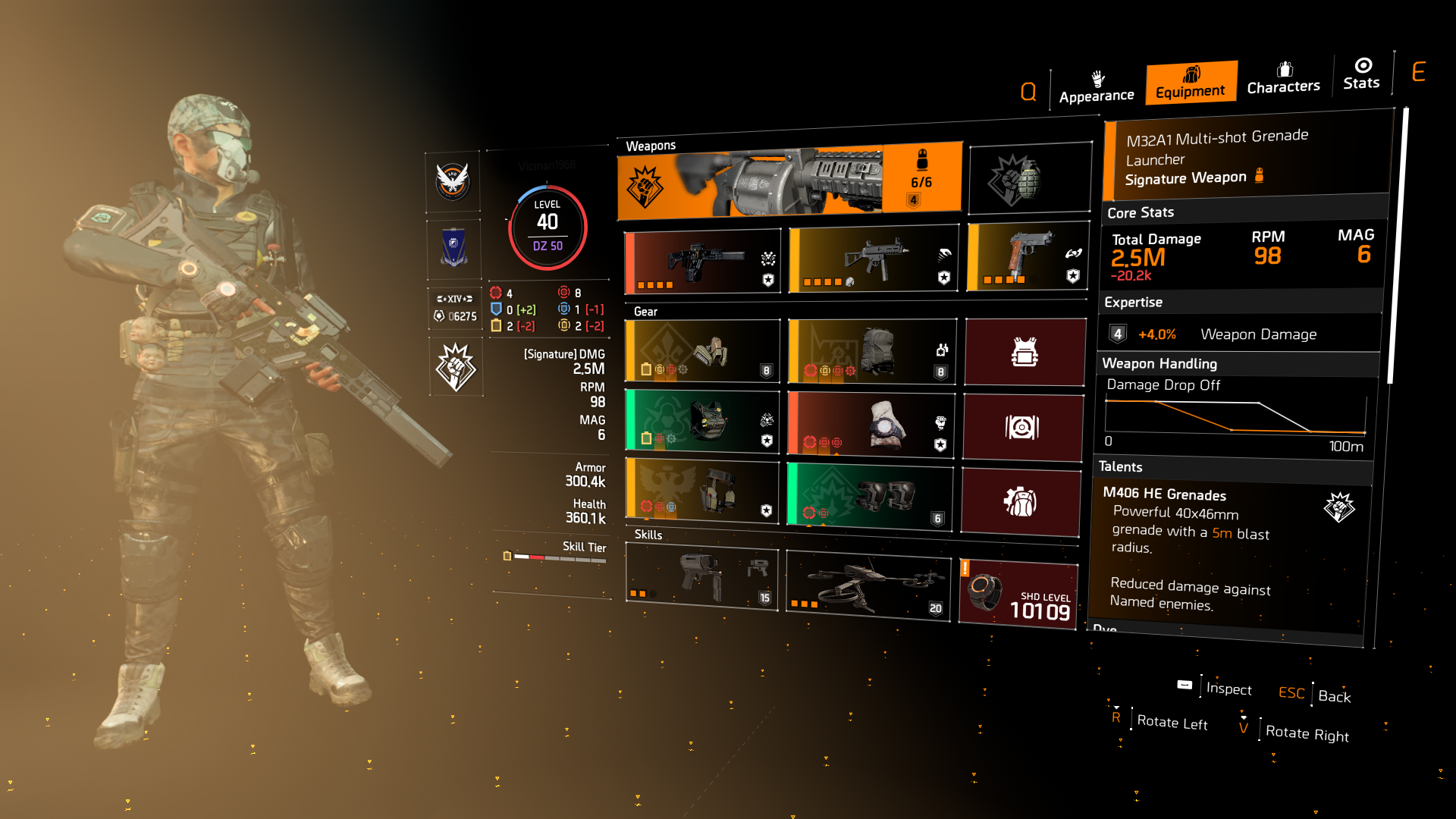Screen dimensions: 1456x819
Task: Click the Level 40 DZ circle
Action: (548, 227)
